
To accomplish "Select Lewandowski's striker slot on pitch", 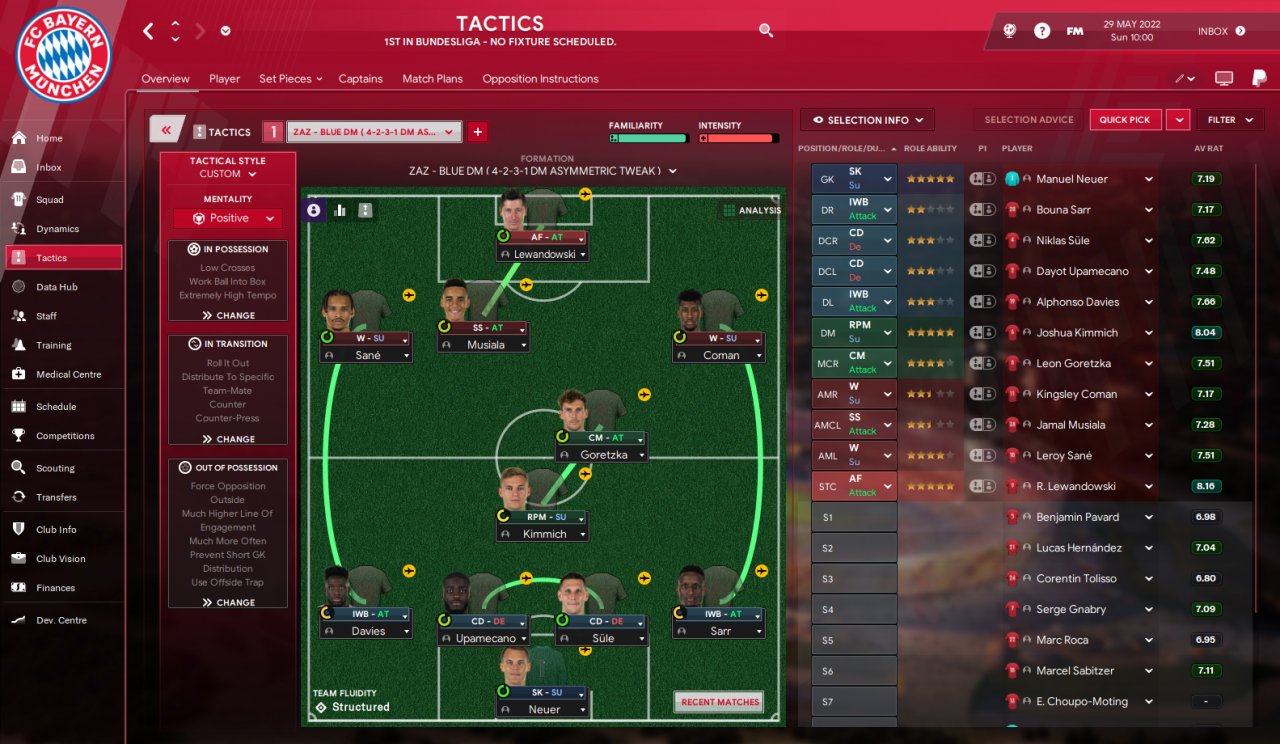I will point(542,238).
